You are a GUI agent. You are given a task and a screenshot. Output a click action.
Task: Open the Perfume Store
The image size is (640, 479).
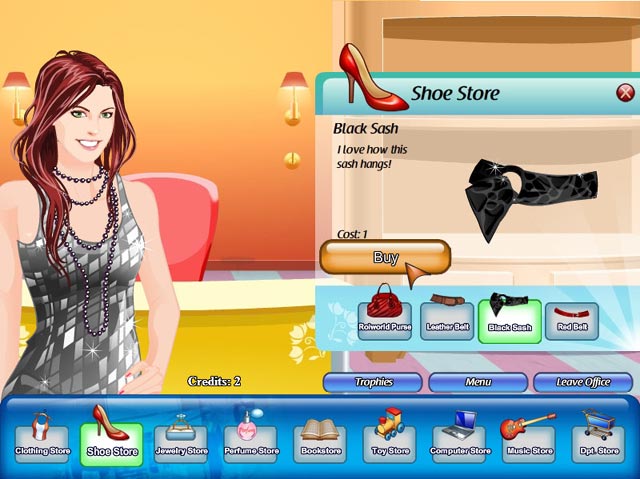click(251, 439)
